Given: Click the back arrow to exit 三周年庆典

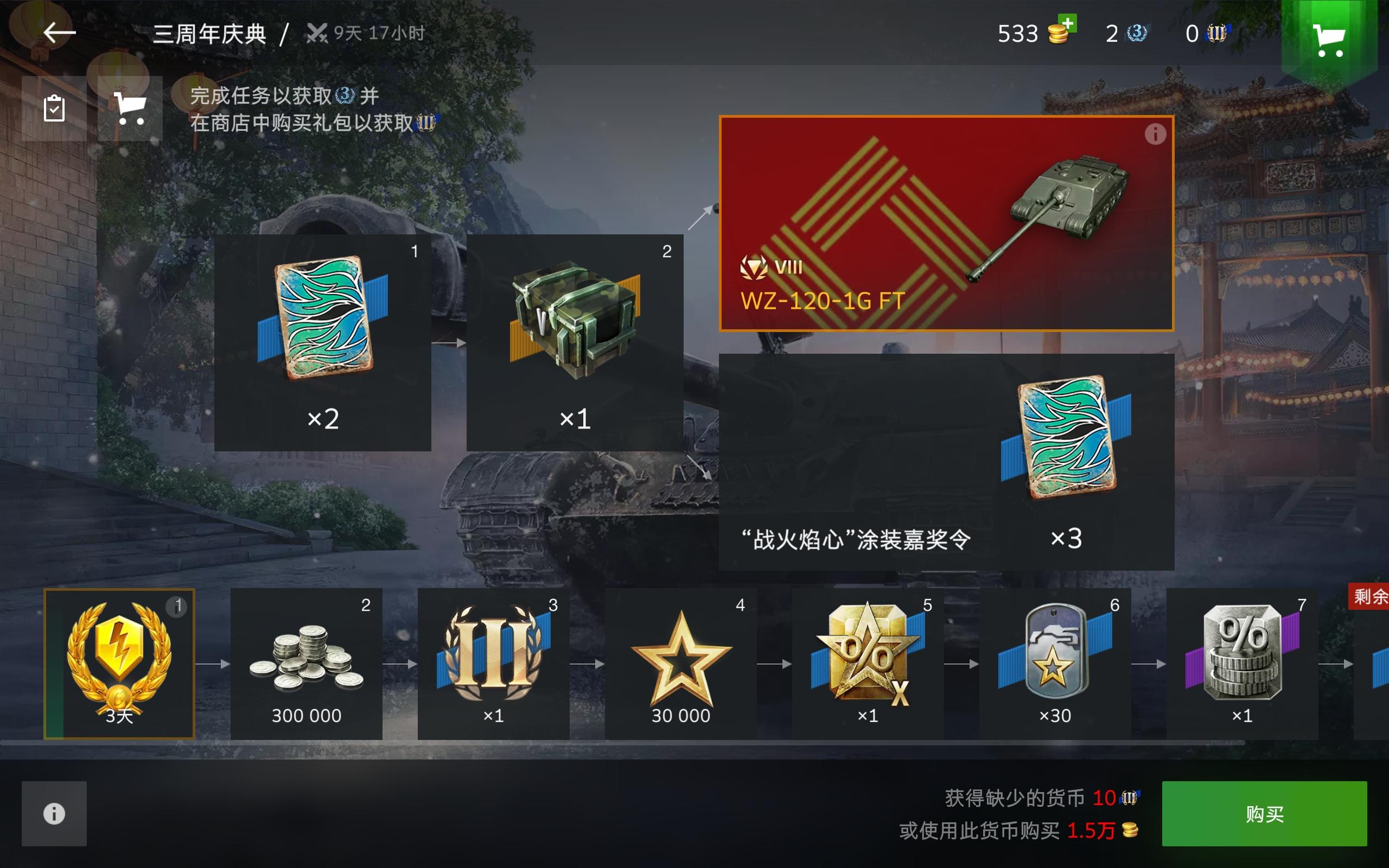Looking at the screenshot, I should coord(58,33).
